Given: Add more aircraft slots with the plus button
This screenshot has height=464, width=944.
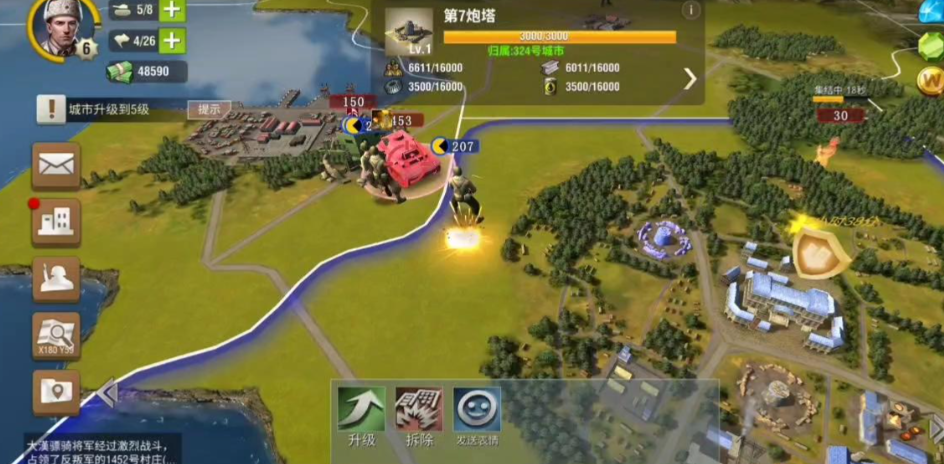Looking at the screenshot, I should (x=172, y=41).
